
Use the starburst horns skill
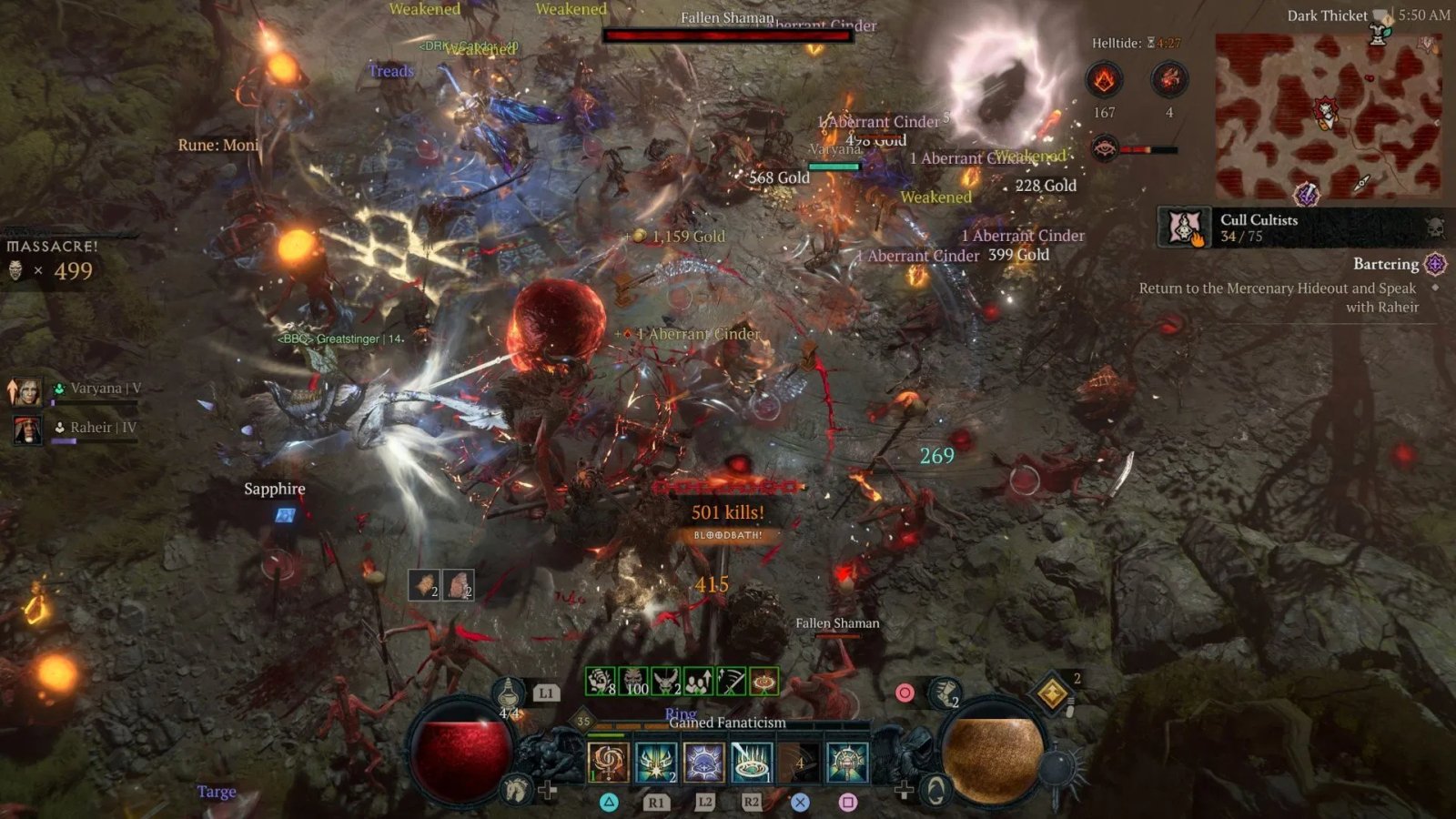[655, 763]
